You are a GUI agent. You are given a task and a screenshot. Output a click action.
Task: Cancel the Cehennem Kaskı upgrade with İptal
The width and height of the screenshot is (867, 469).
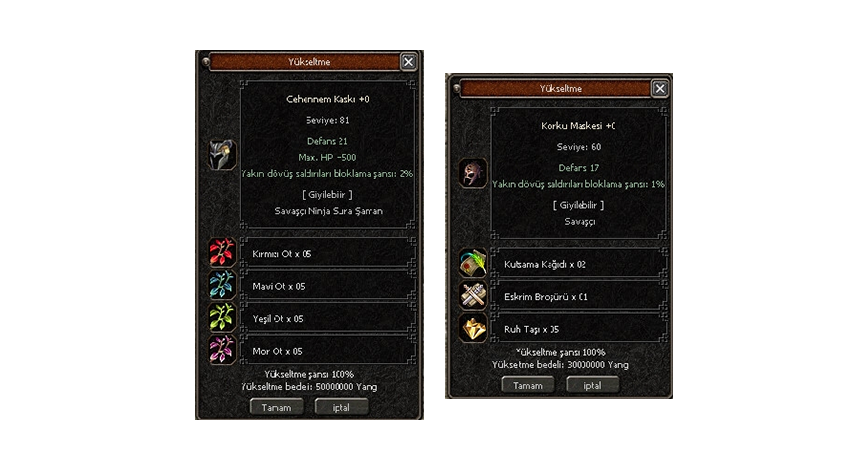341,407
